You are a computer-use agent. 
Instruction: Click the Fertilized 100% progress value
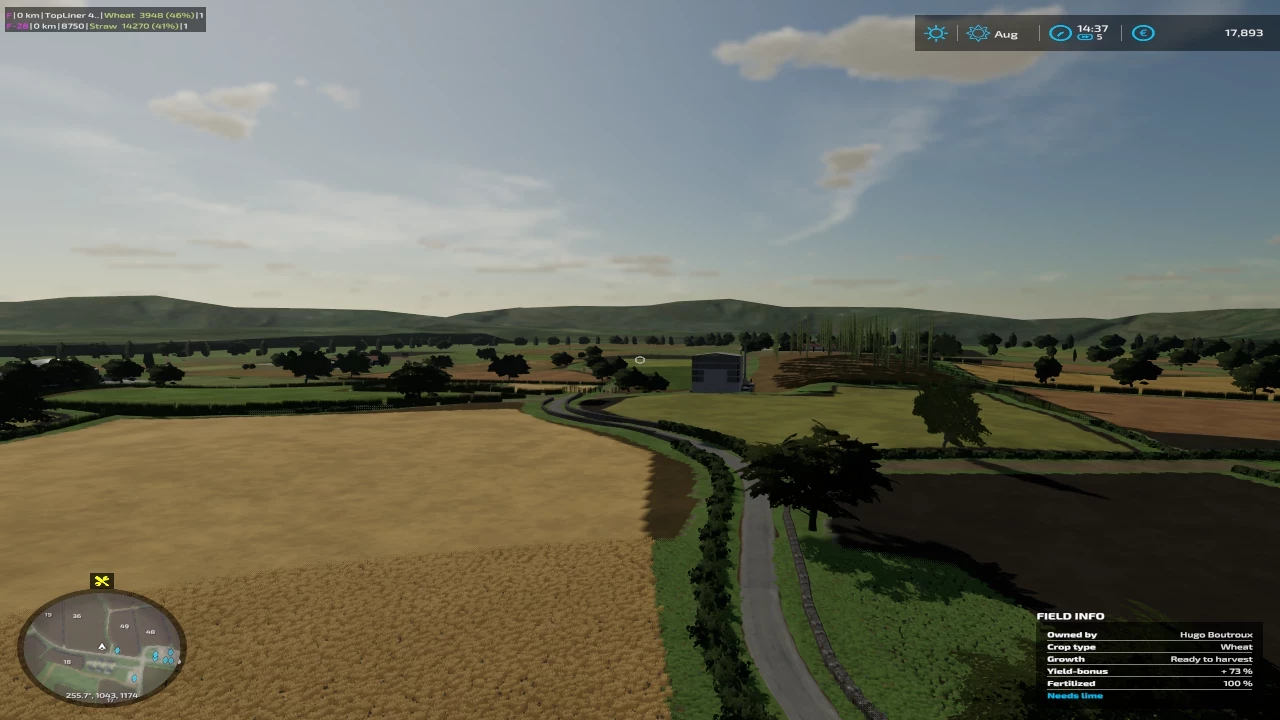click(1239, 683)
